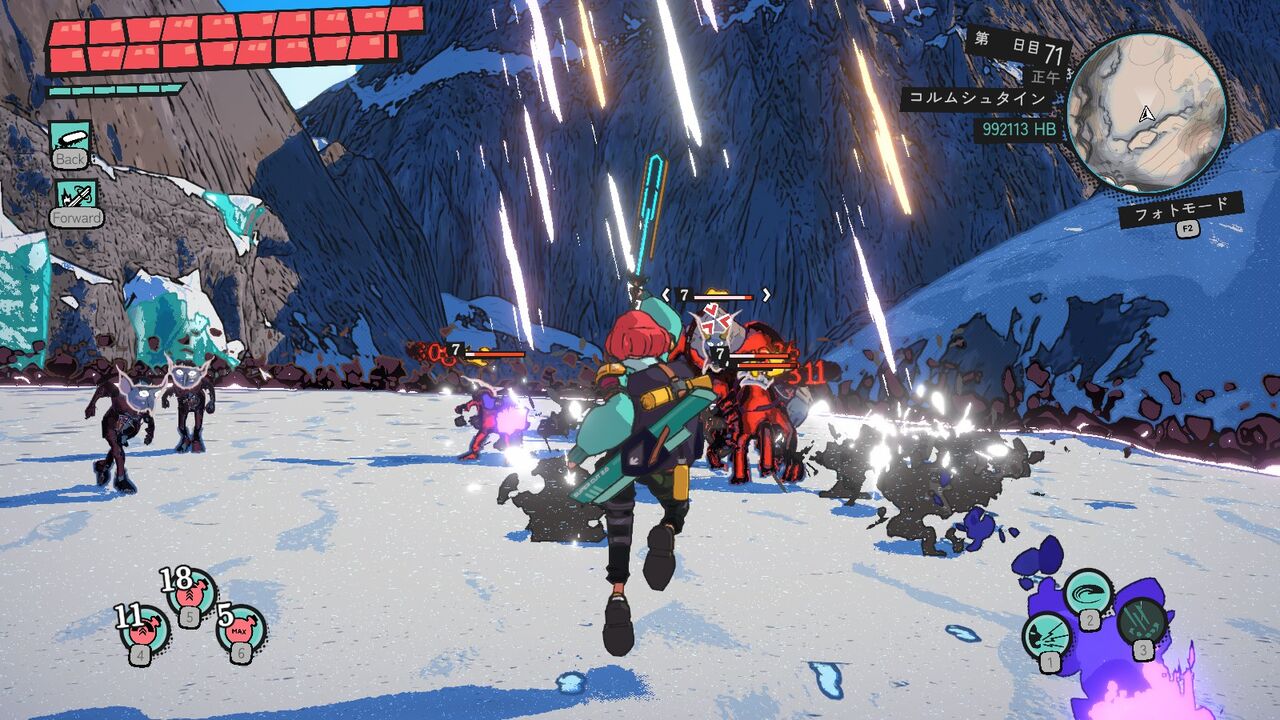Use the potion with count 11

[145, 631]
